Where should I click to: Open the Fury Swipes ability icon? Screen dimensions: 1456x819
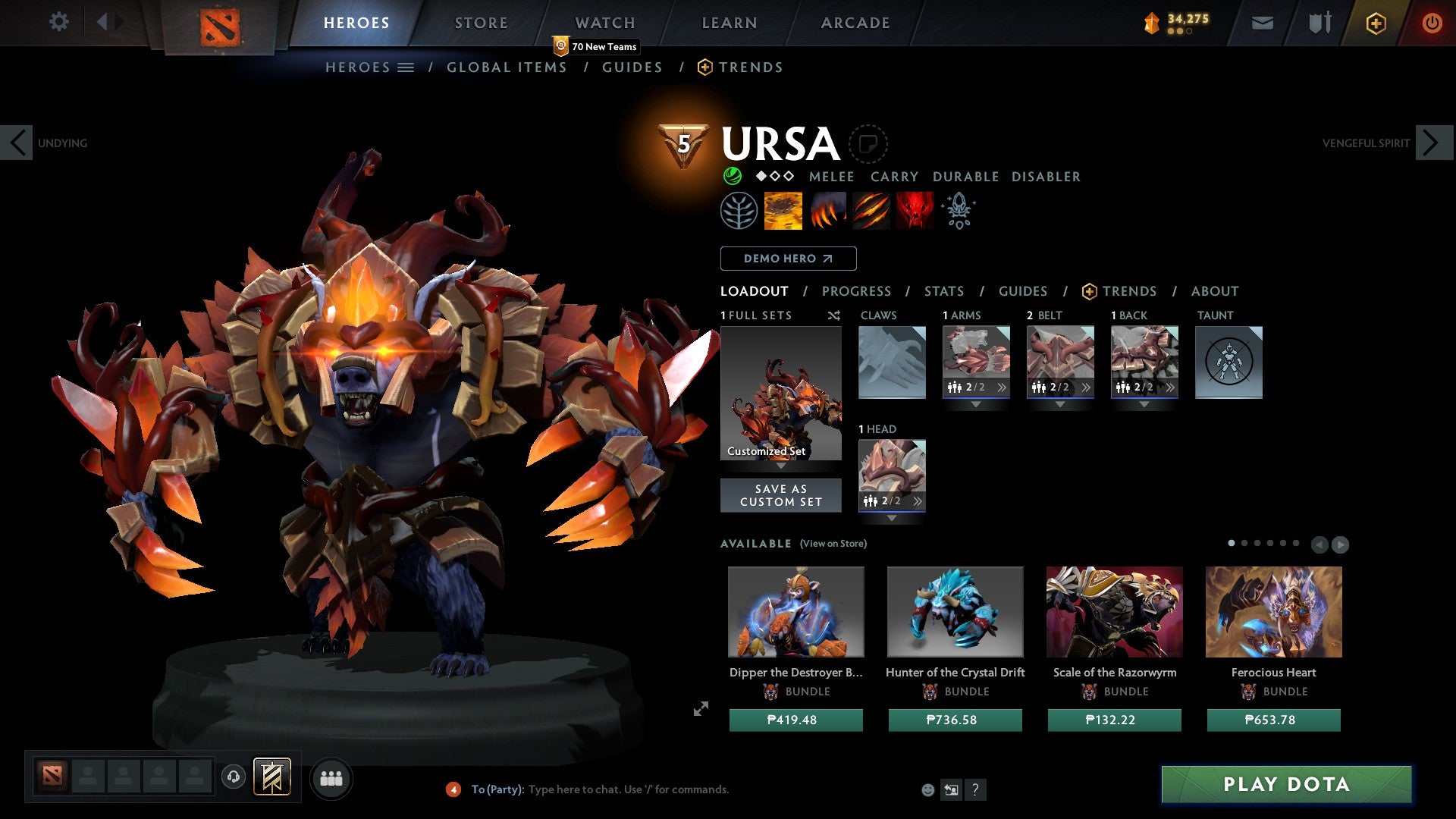tap(871, 211)
